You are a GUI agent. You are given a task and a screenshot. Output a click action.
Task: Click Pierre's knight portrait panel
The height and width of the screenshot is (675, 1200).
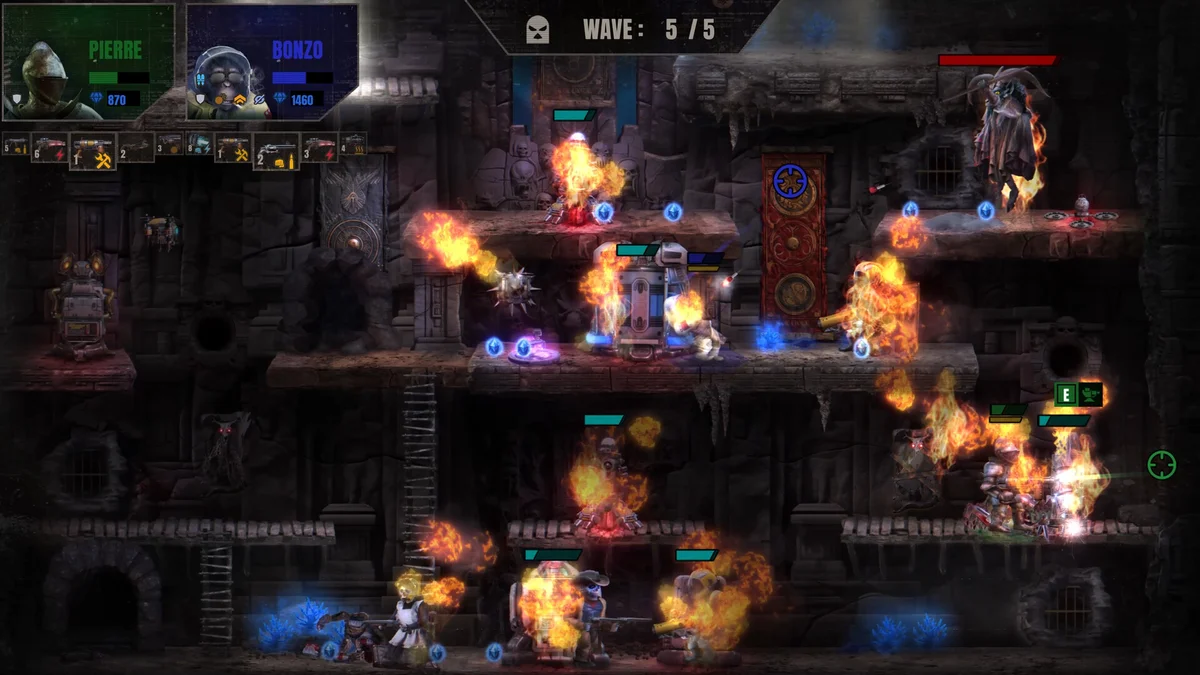click(x=88, y=62)
